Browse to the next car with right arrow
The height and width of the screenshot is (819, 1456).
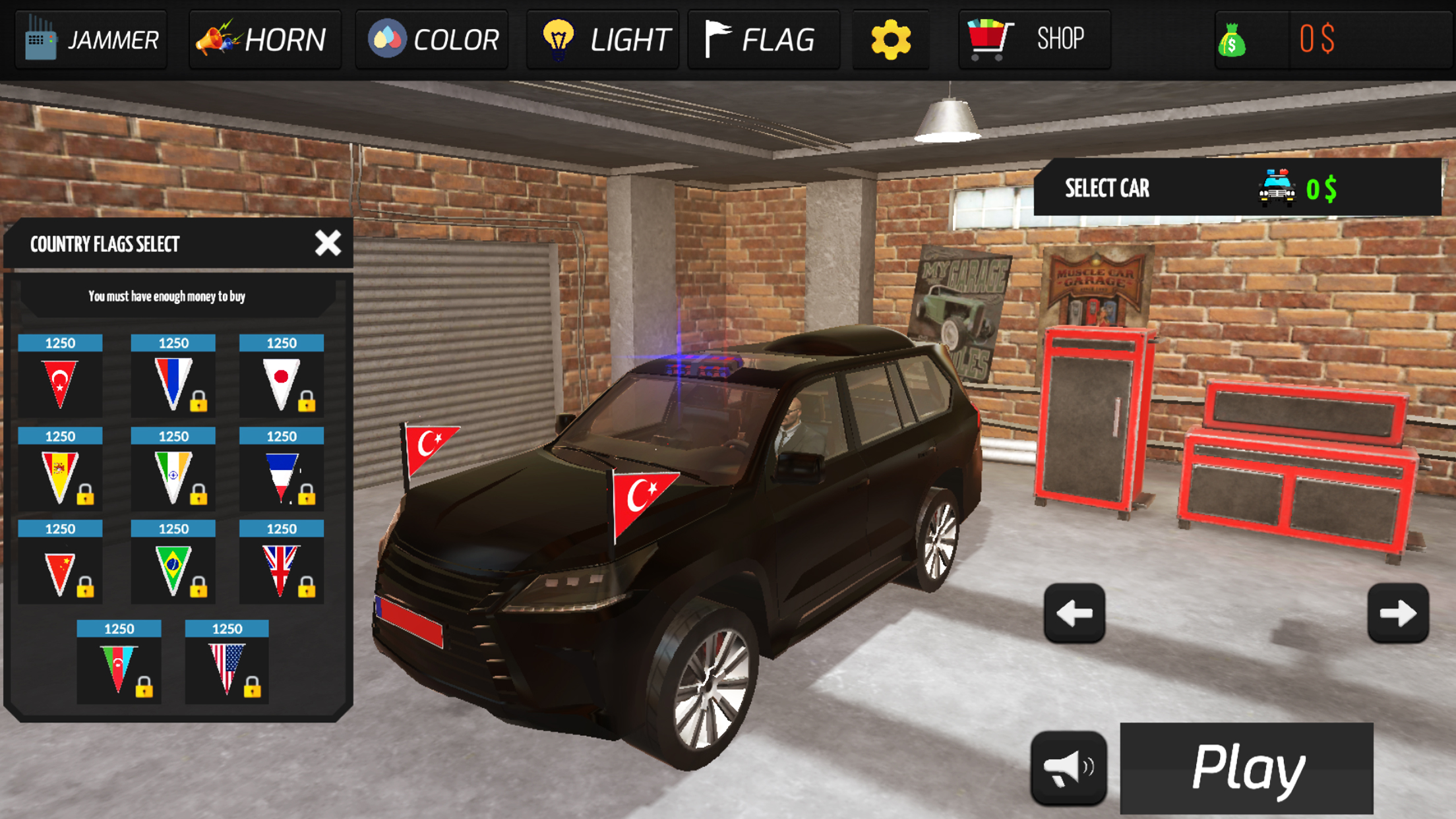1398,614
